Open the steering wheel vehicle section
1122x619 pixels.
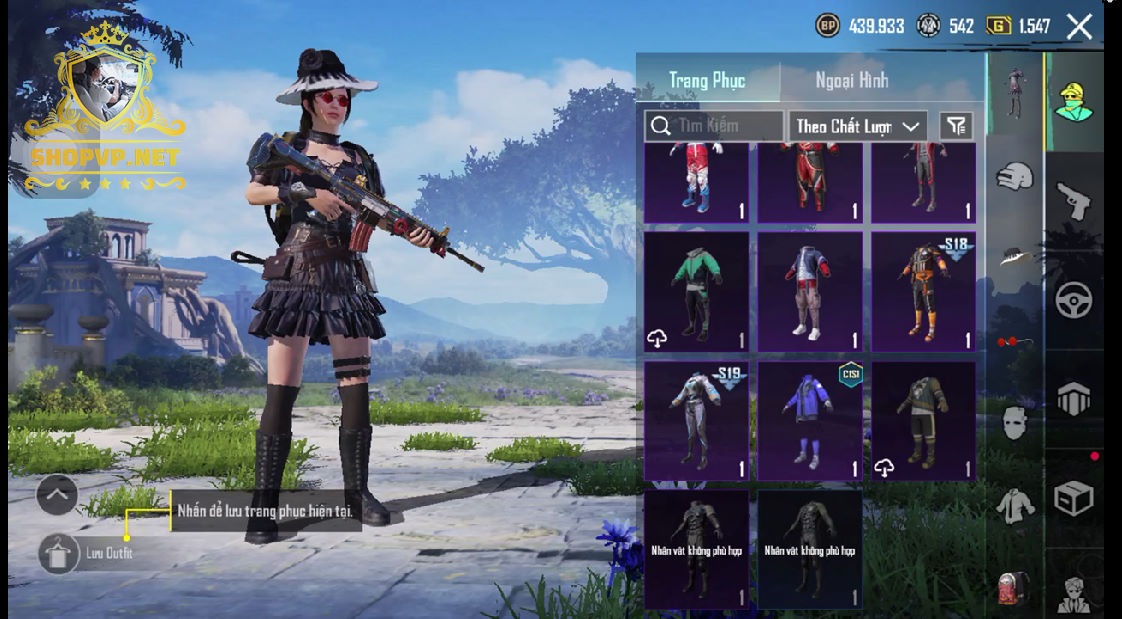1074,299
